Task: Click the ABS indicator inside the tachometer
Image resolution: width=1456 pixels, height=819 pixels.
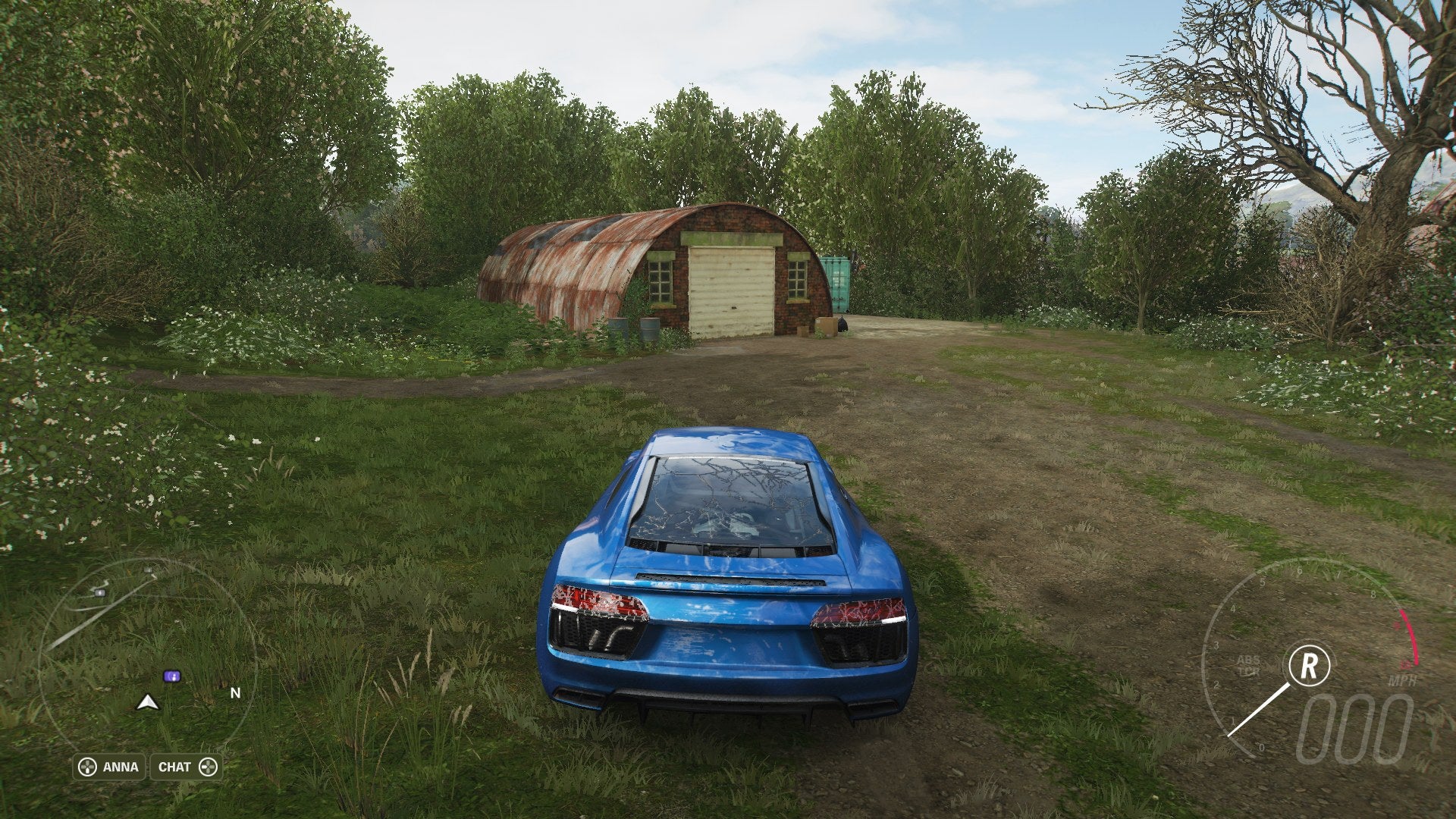Action: click(1249, 659)
